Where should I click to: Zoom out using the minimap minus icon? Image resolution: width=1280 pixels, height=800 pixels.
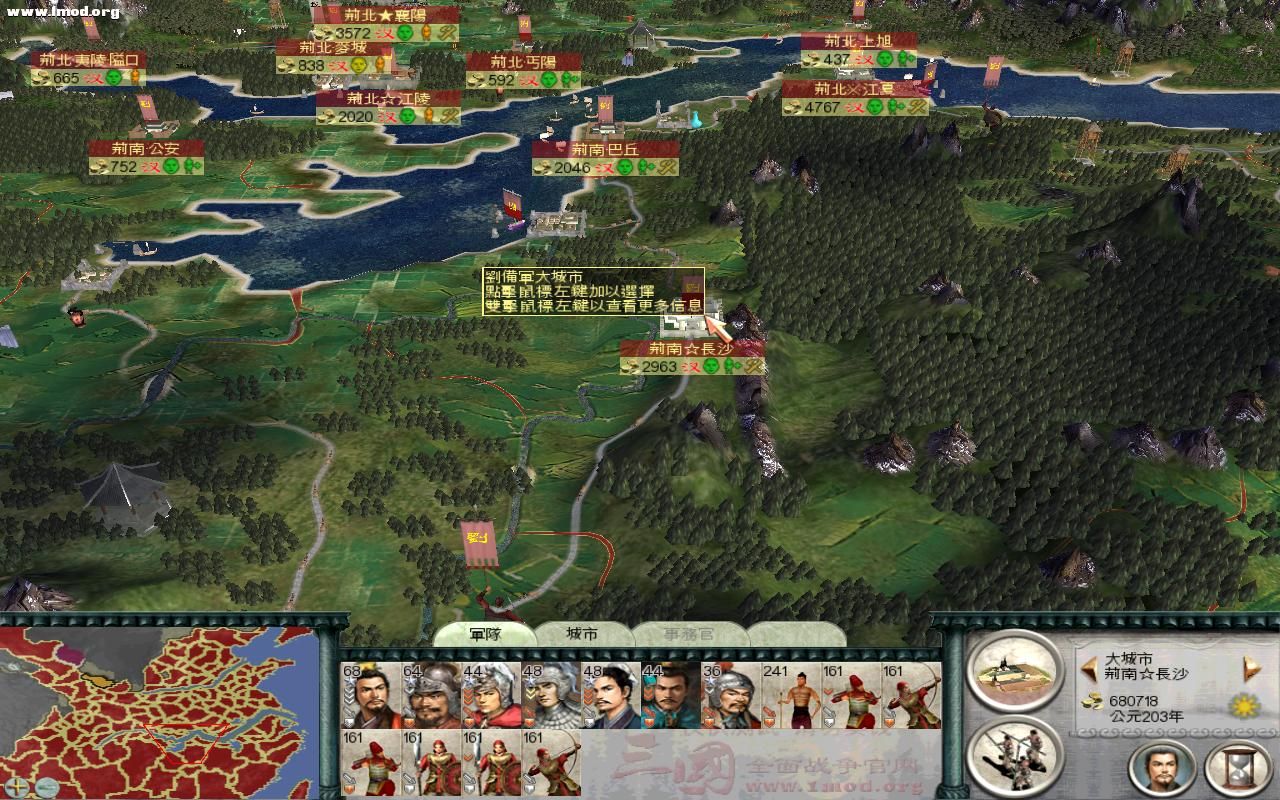(47, 787)
